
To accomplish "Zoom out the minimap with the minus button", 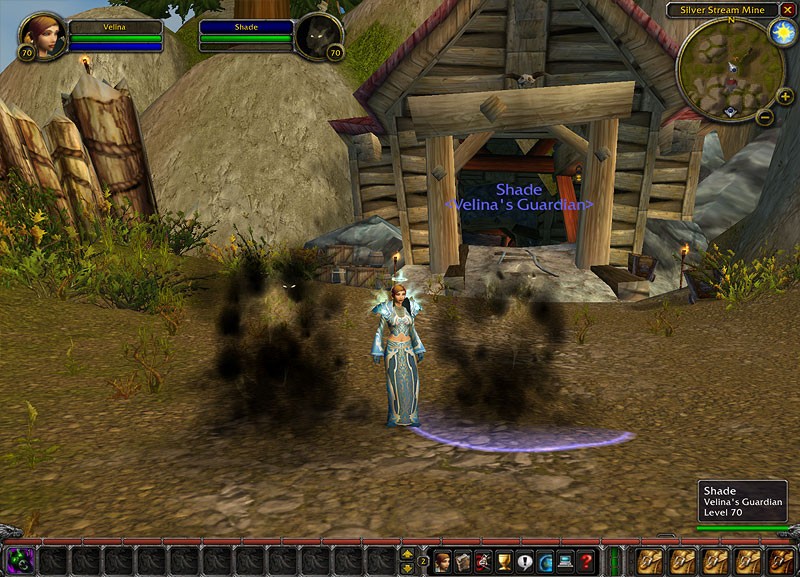I will 764,117.
